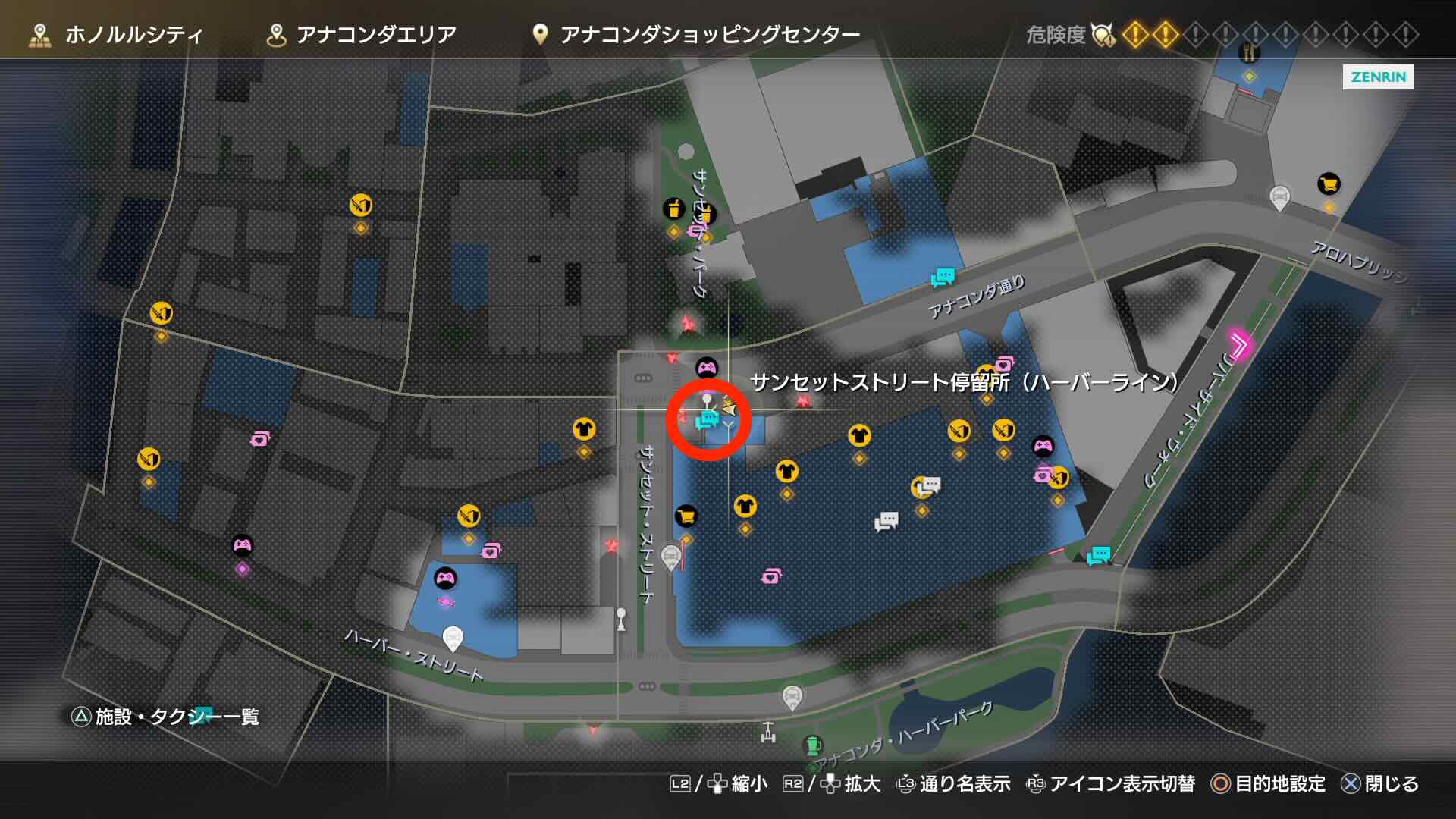Image resolution: width=1456 pixels, height=819 pixels.
Task: Click a yellow weapon shop icon
Action: 361,203
